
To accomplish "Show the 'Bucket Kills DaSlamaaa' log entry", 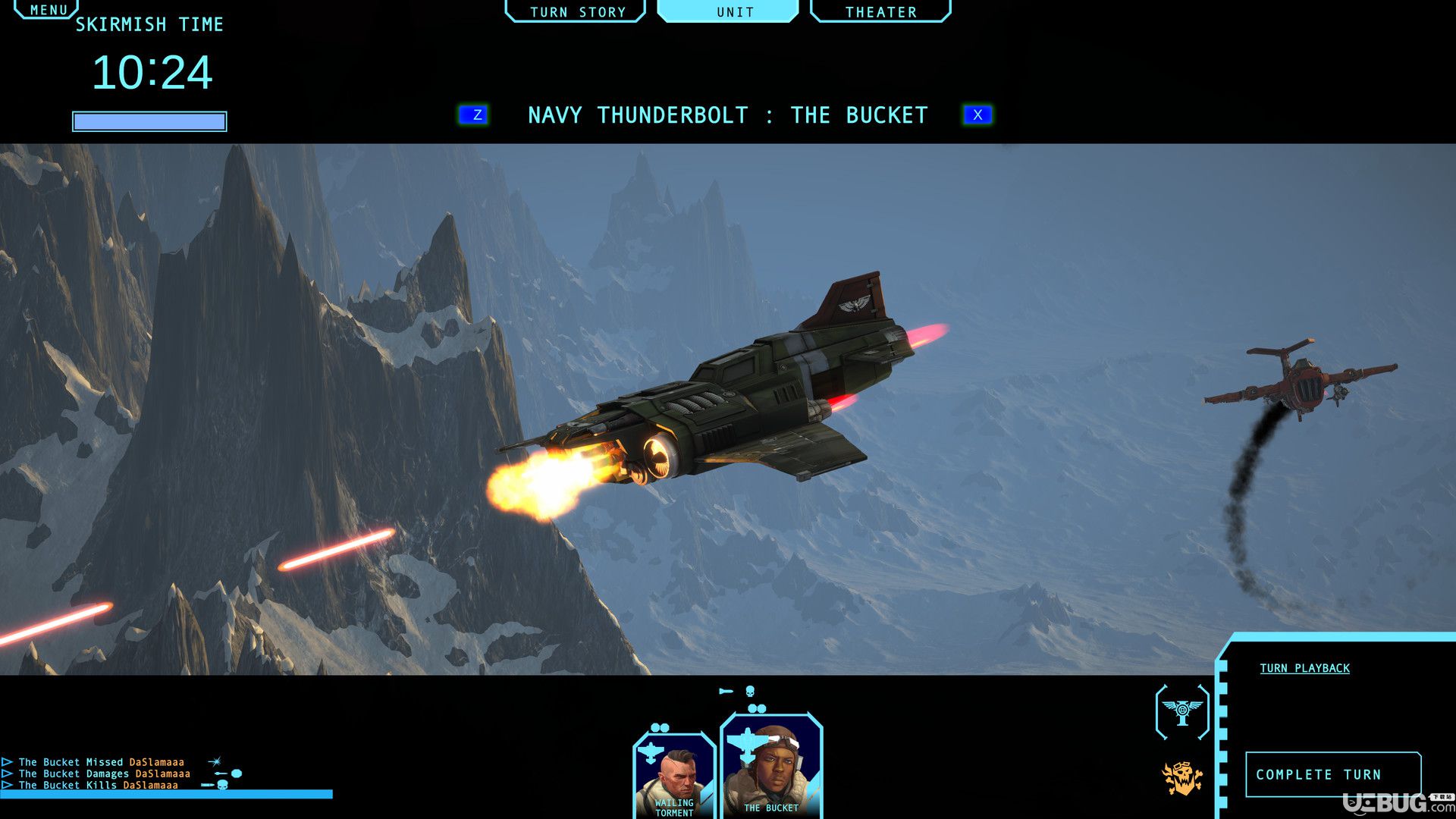I will 98,786.
